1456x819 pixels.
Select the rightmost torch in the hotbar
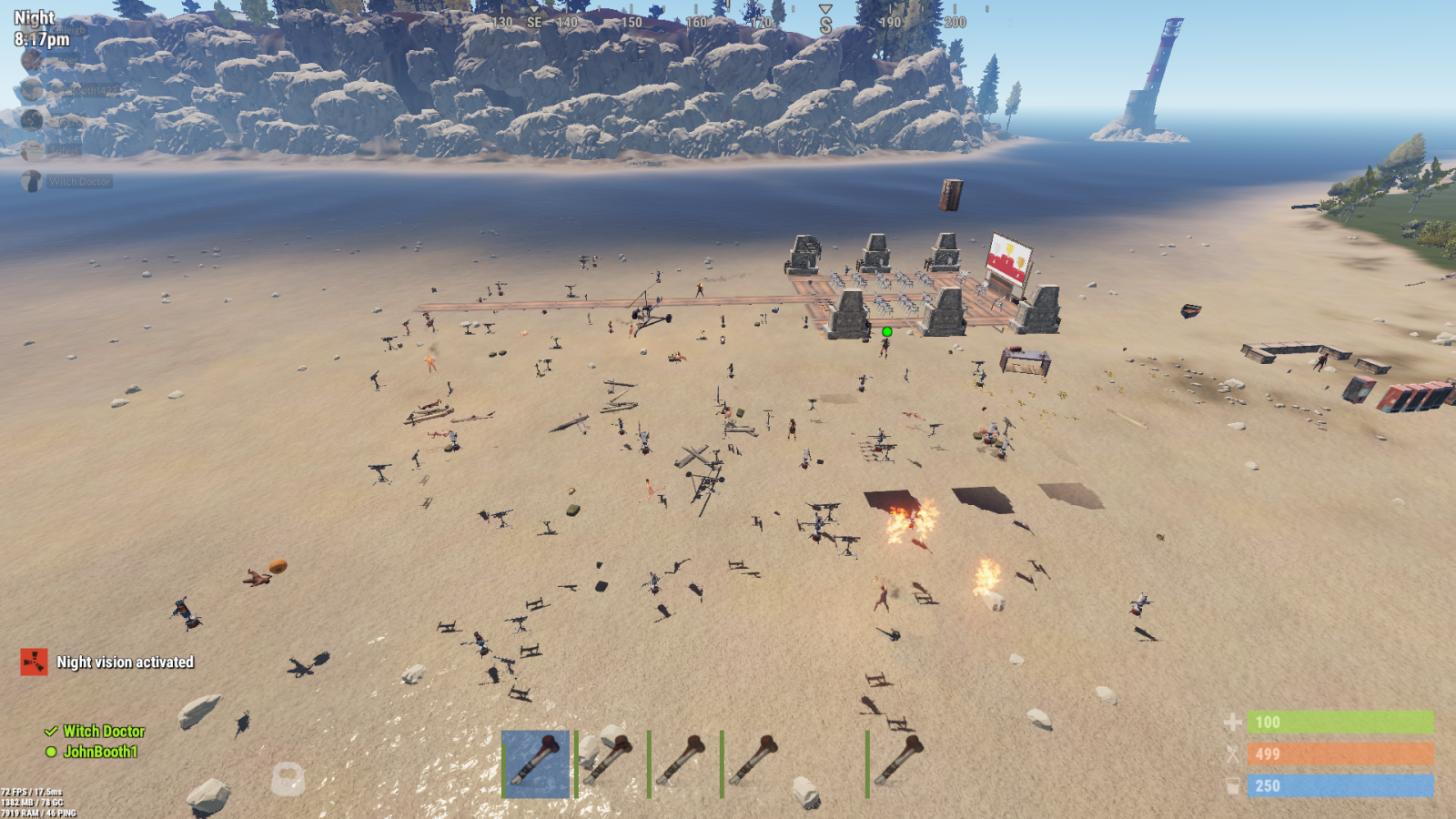click(900, 763)
